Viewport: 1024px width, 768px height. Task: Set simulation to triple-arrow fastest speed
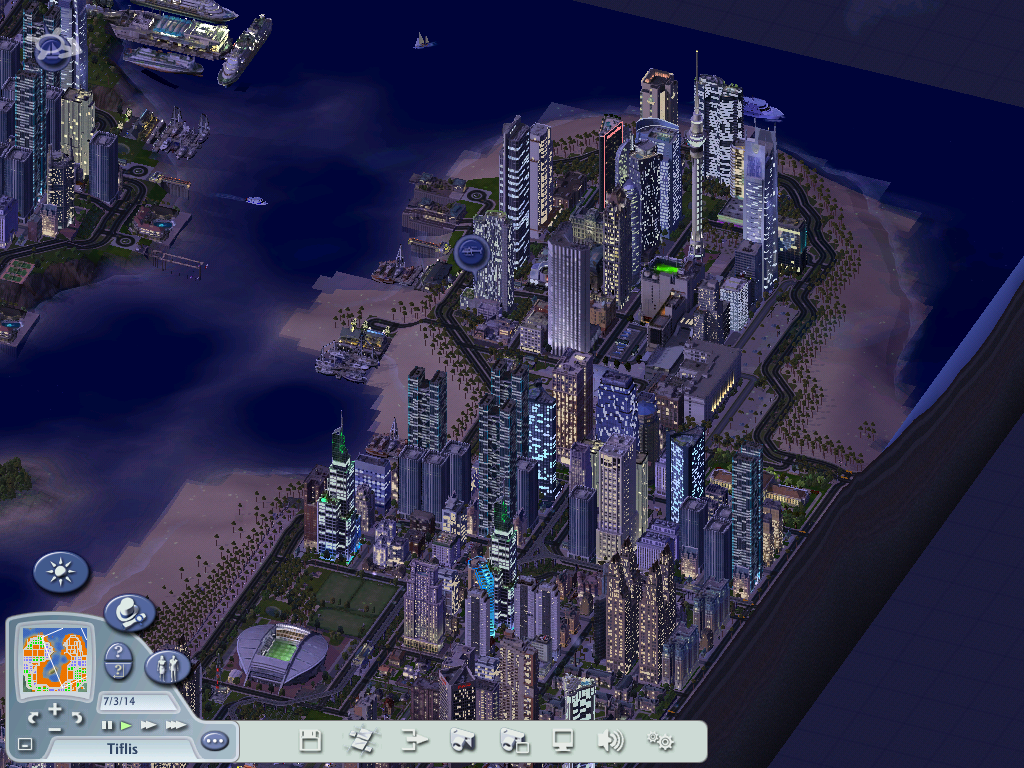(x=175, y=725)
